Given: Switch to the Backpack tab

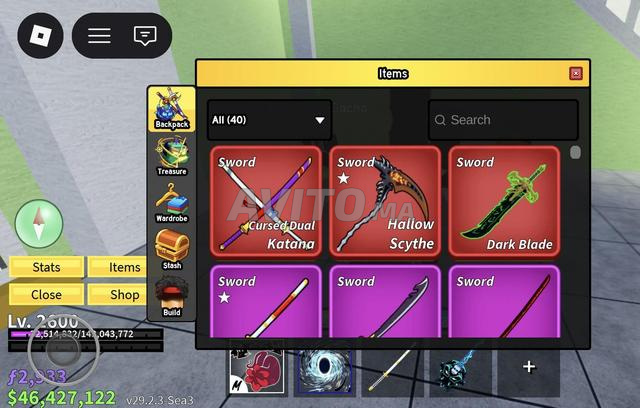Looking at the screenshot, I should [x=171, y=109].
